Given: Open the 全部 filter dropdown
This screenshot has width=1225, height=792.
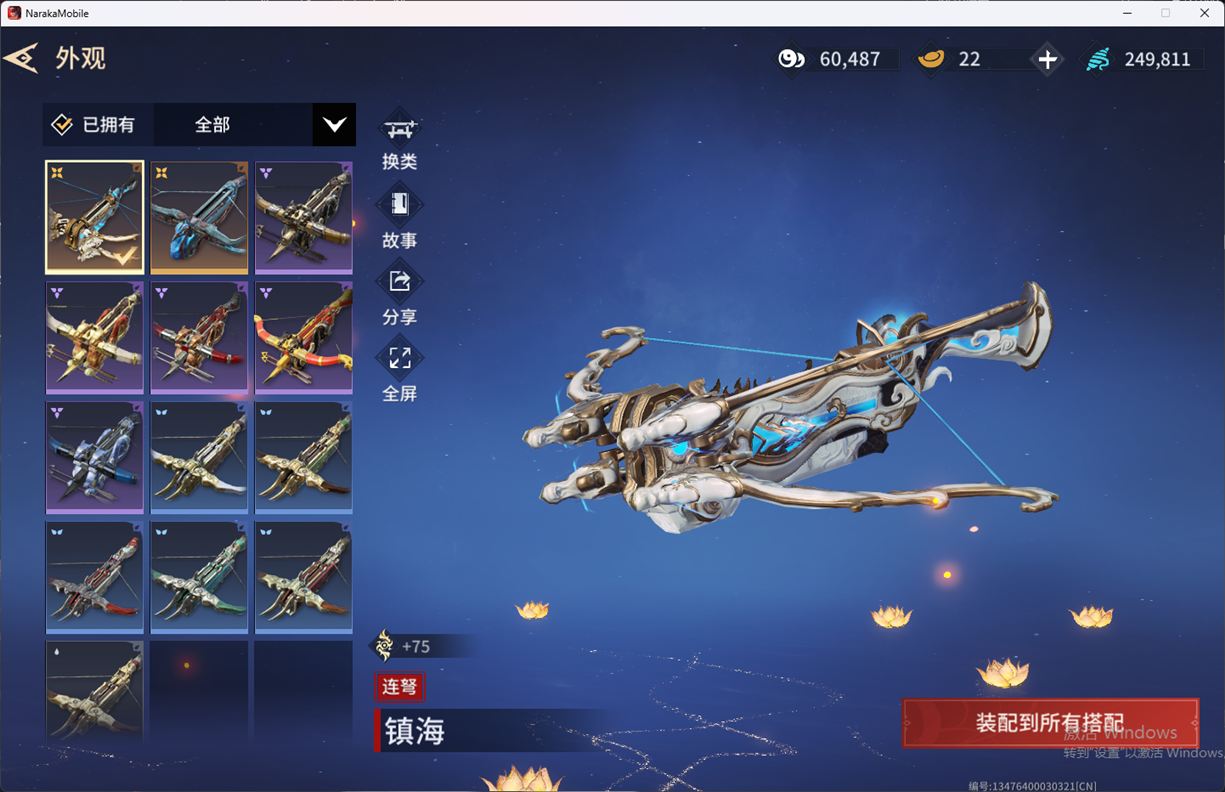Looking at the screenshot, I should [x=333, y=125].
